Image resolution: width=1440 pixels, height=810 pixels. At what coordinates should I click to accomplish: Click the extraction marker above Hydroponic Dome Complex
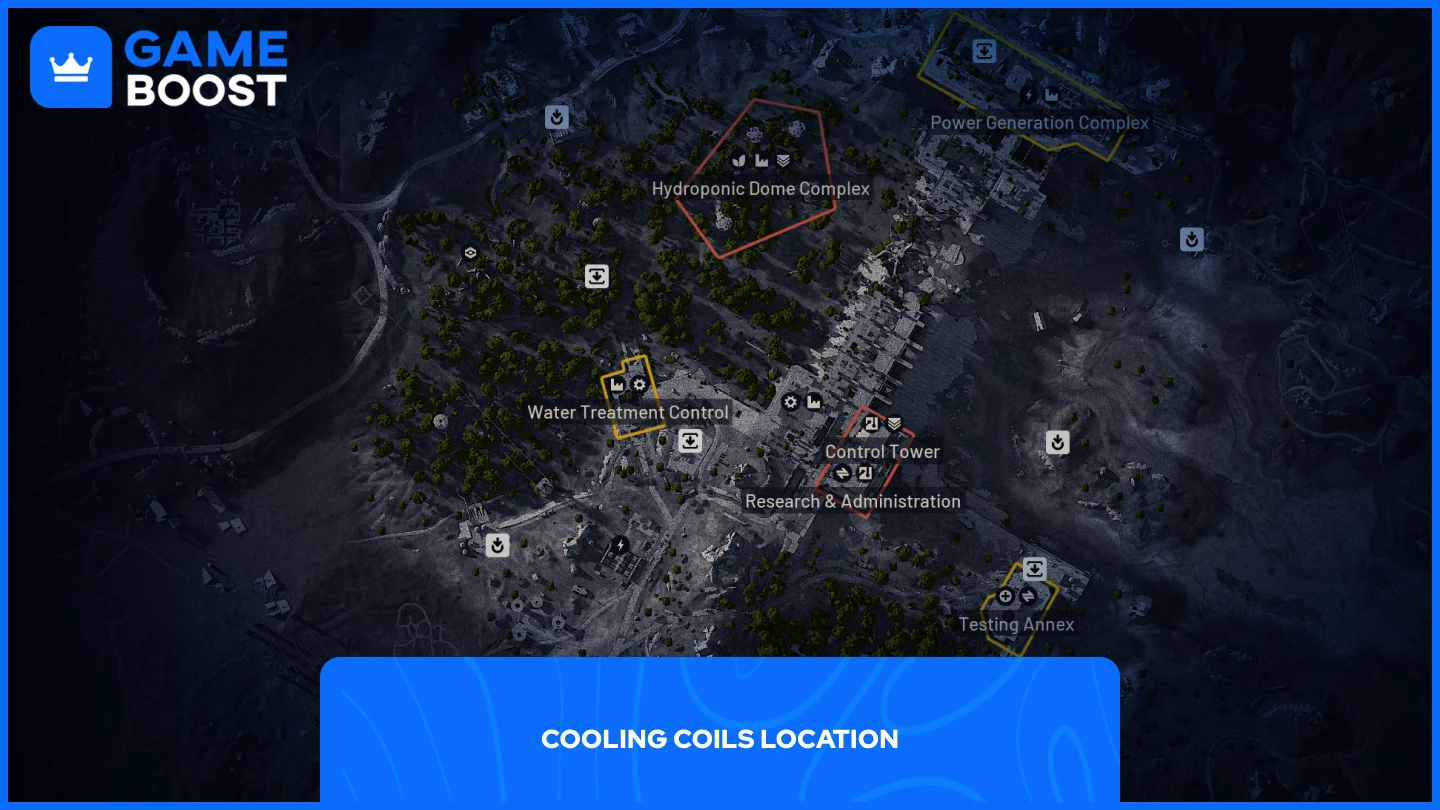tap(557, 117)
